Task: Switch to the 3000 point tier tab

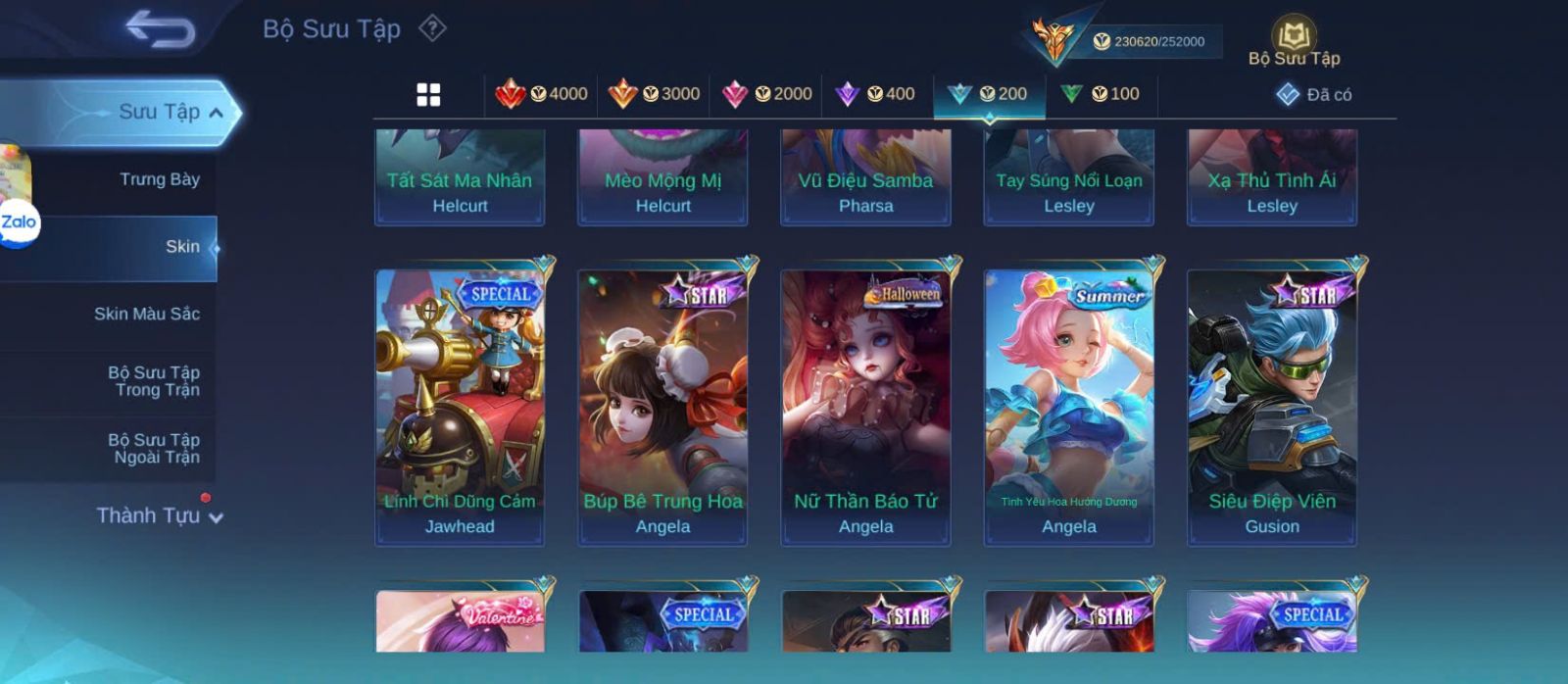Action: pyautogui.click(x=654, y=94)
